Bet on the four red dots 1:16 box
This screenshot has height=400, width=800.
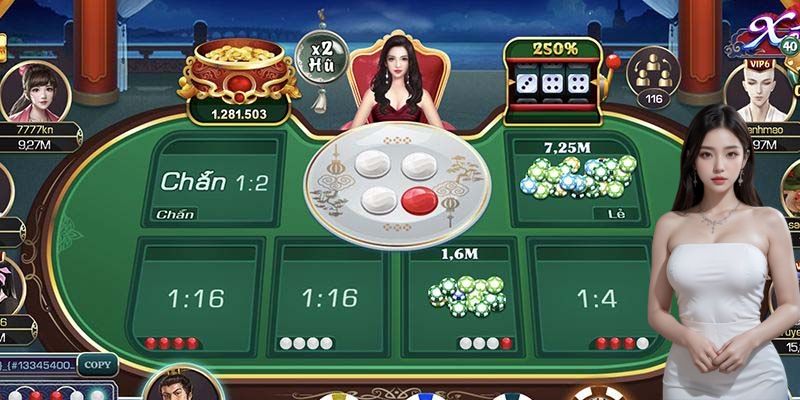[x=196, y=296]
